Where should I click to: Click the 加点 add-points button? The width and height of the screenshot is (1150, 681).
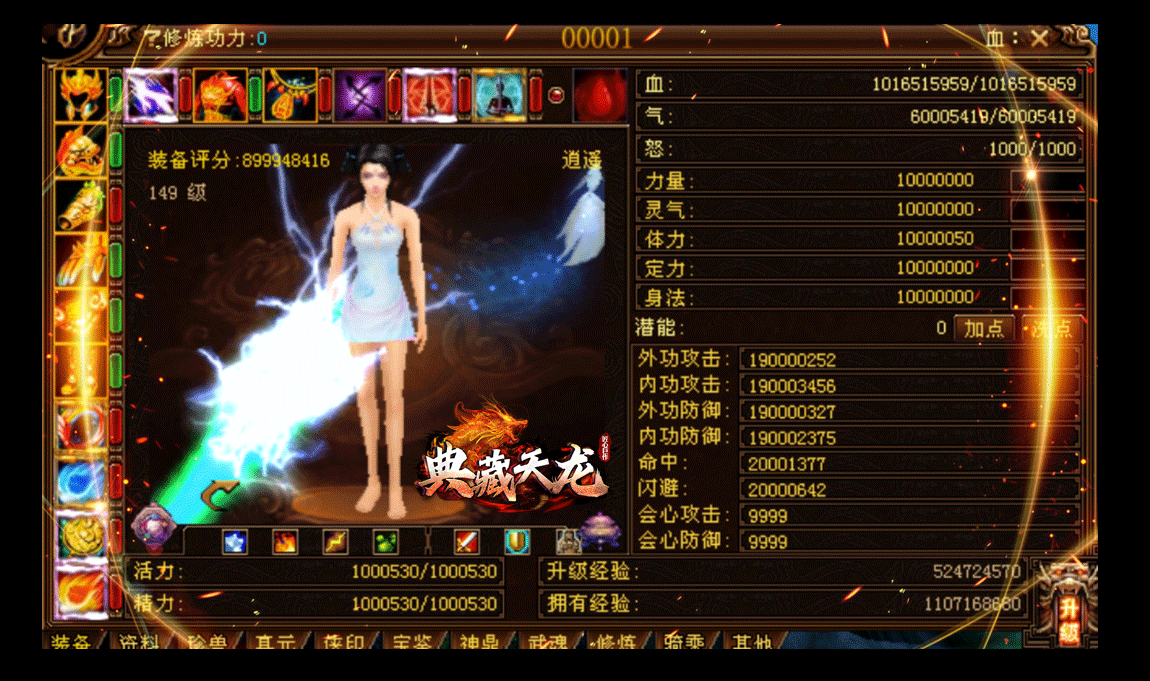coord(983,328)
